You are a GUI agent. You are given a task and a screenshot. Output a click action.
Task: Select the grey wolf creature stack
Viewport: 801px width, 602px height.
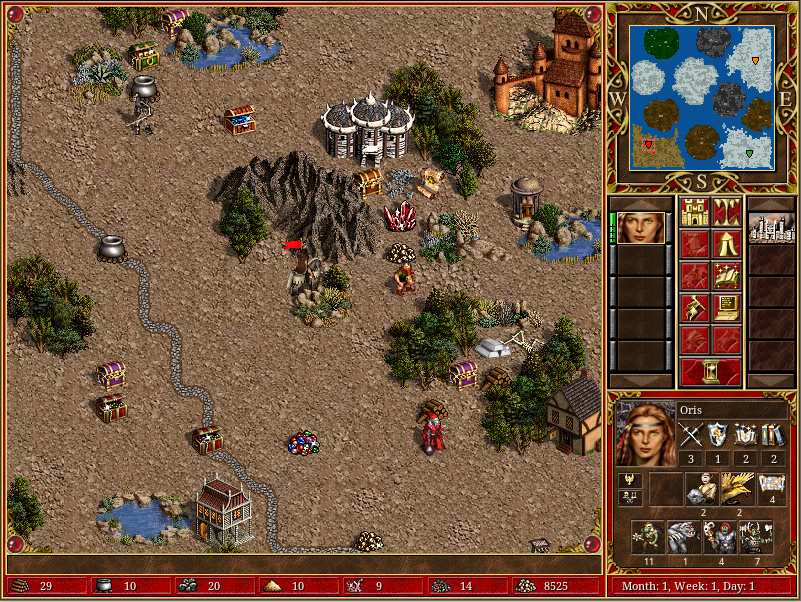(684, 537)
